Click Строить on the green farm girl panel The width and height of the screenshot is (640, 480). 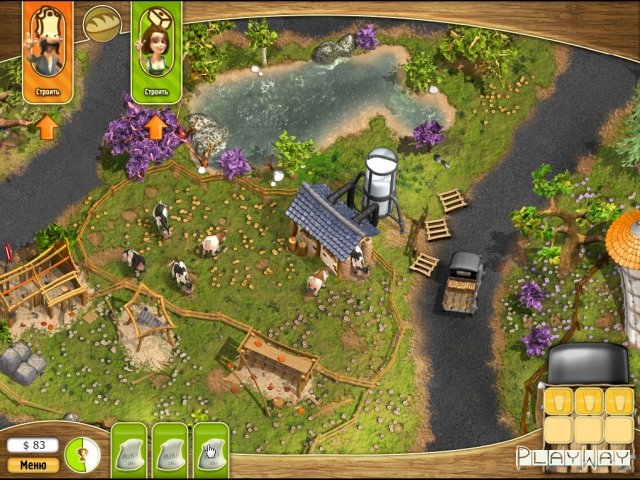[x=155, y=92]
